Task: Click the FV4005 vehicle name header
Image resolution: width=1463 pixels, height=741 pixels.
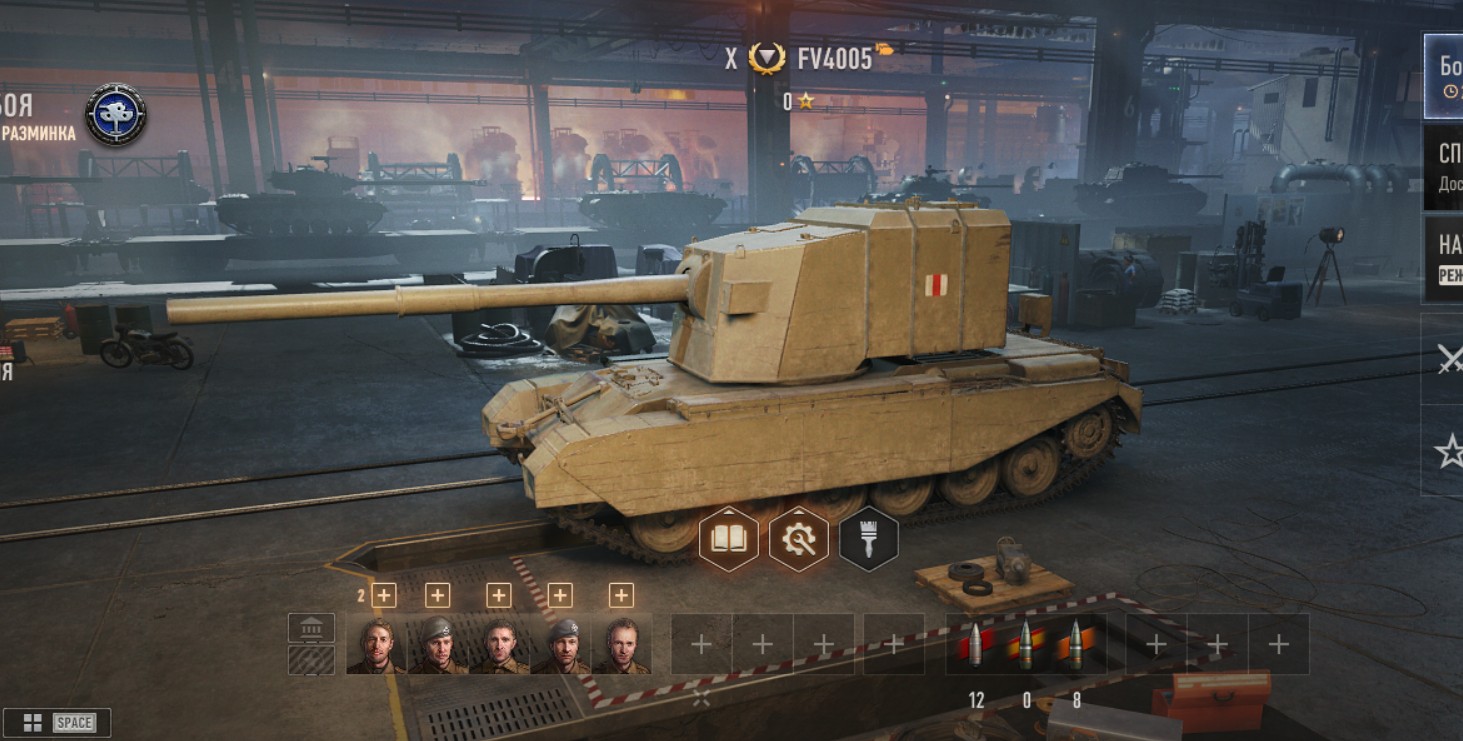Action: click(x=834, y=59)
